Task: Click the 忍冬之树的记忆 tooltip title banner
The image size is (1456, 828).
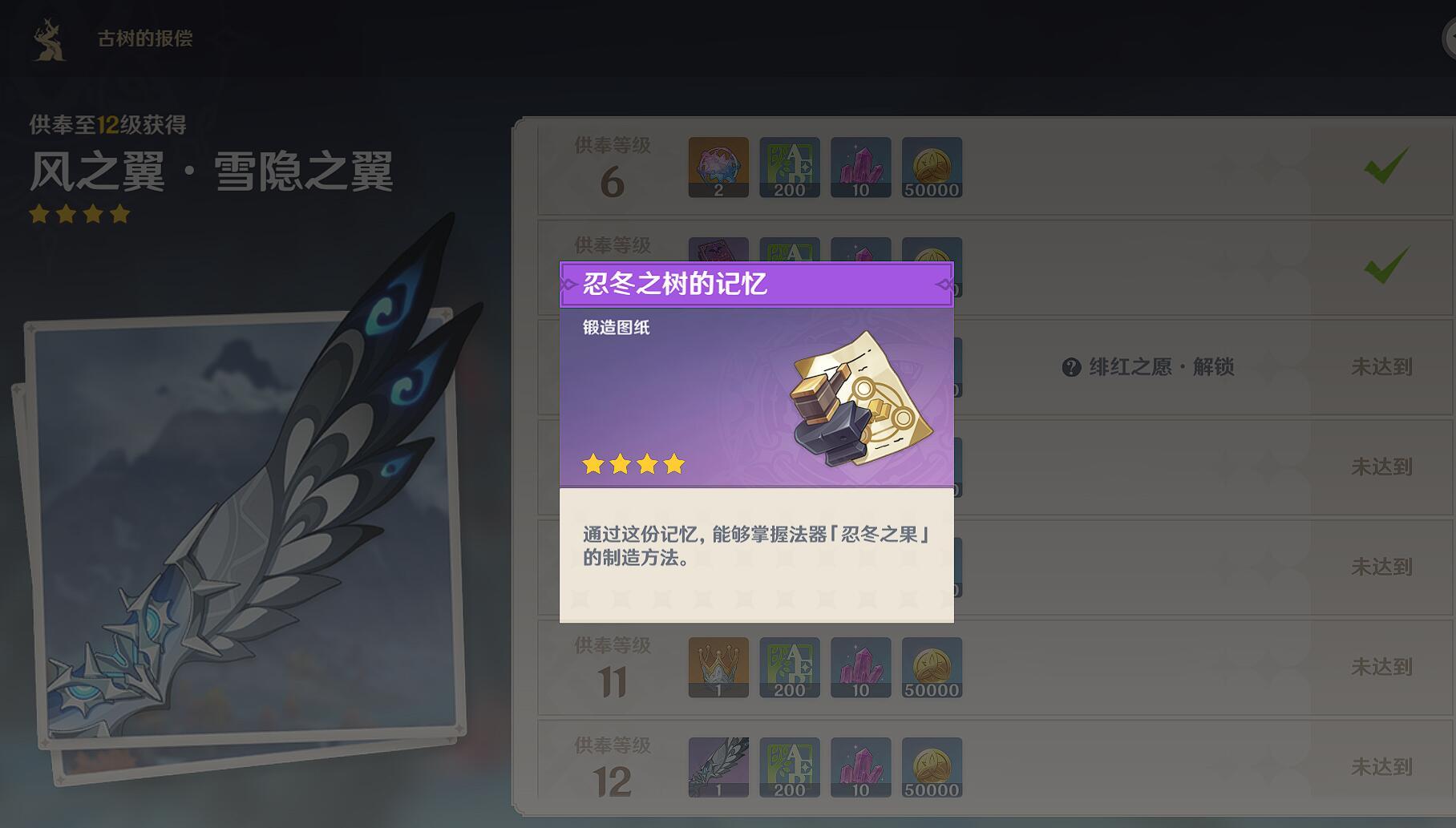Action: point(754,285)
